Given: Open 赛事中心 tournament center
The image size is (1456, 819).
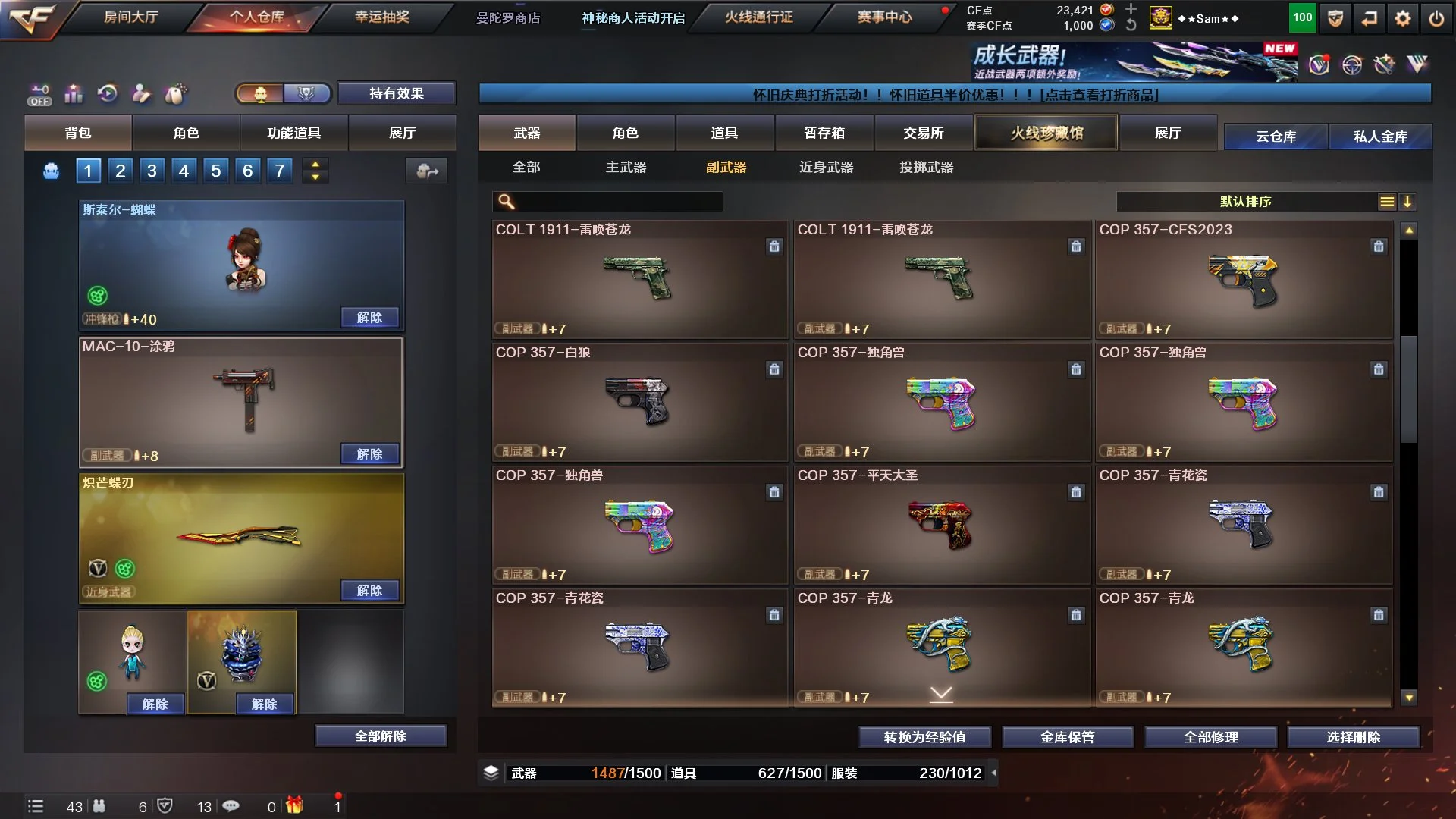Looking at the screenshot, I should [884, 17].
